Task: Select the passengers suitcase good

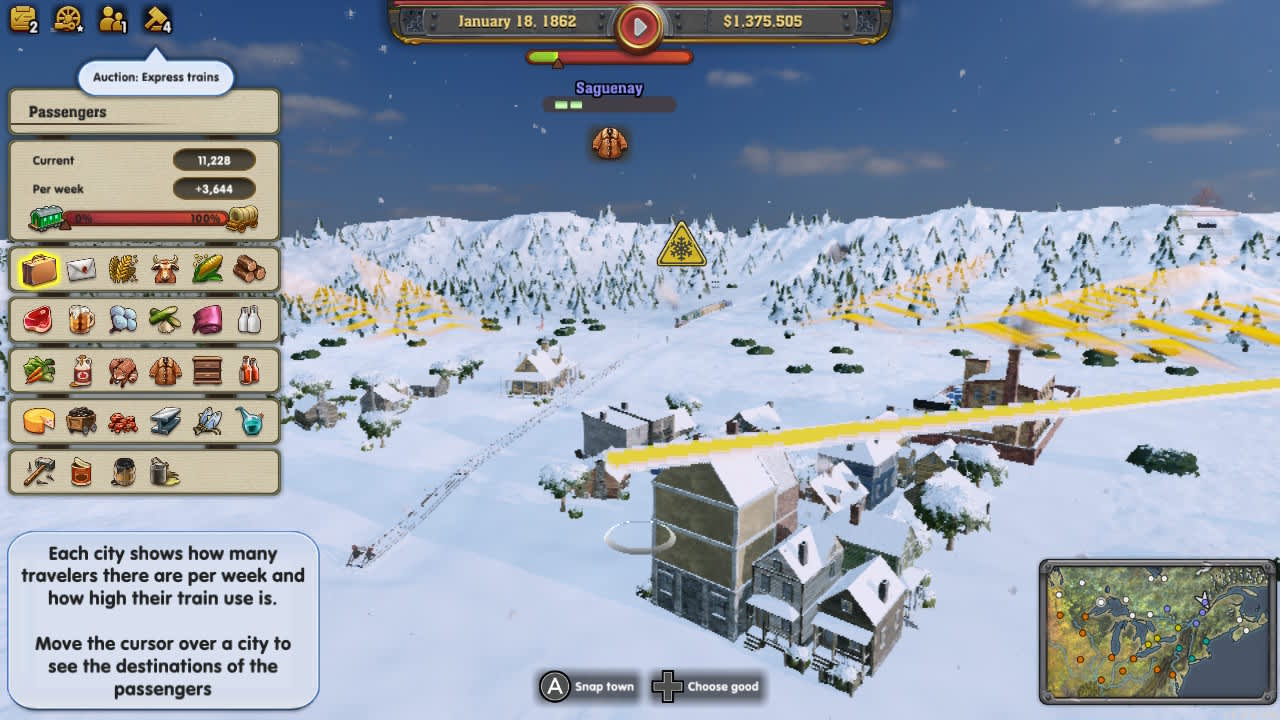Action: point(38,268)
